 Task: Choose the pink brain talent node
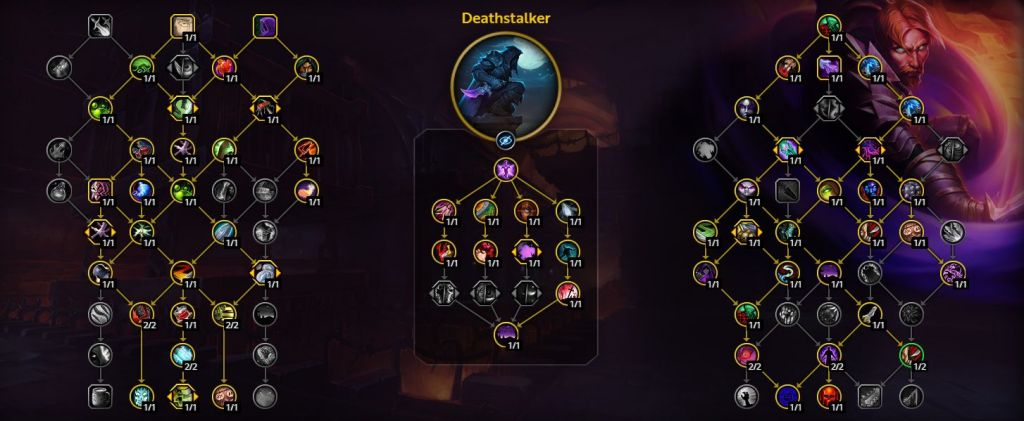pos(99,189)
